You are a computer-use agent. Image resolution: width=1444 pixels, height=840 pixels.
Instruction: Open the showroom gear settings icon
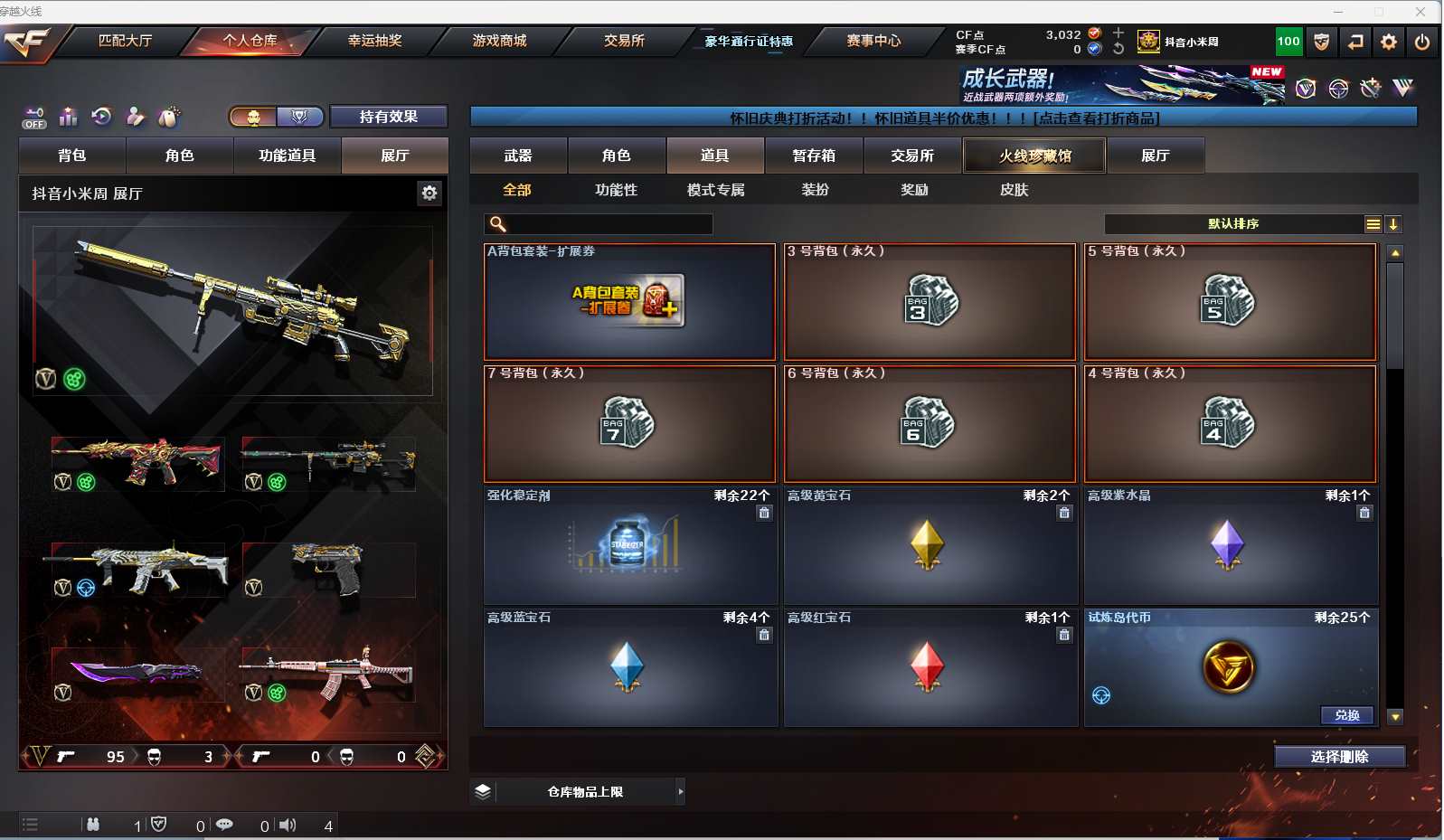[x=429, y=193]
